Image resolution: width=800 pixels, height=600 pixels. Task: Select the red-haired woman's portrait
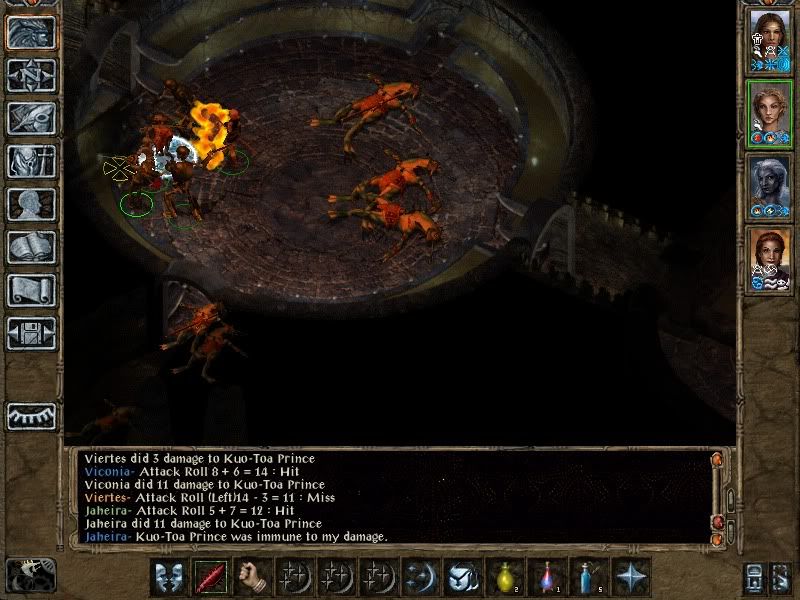pos(770,260)
